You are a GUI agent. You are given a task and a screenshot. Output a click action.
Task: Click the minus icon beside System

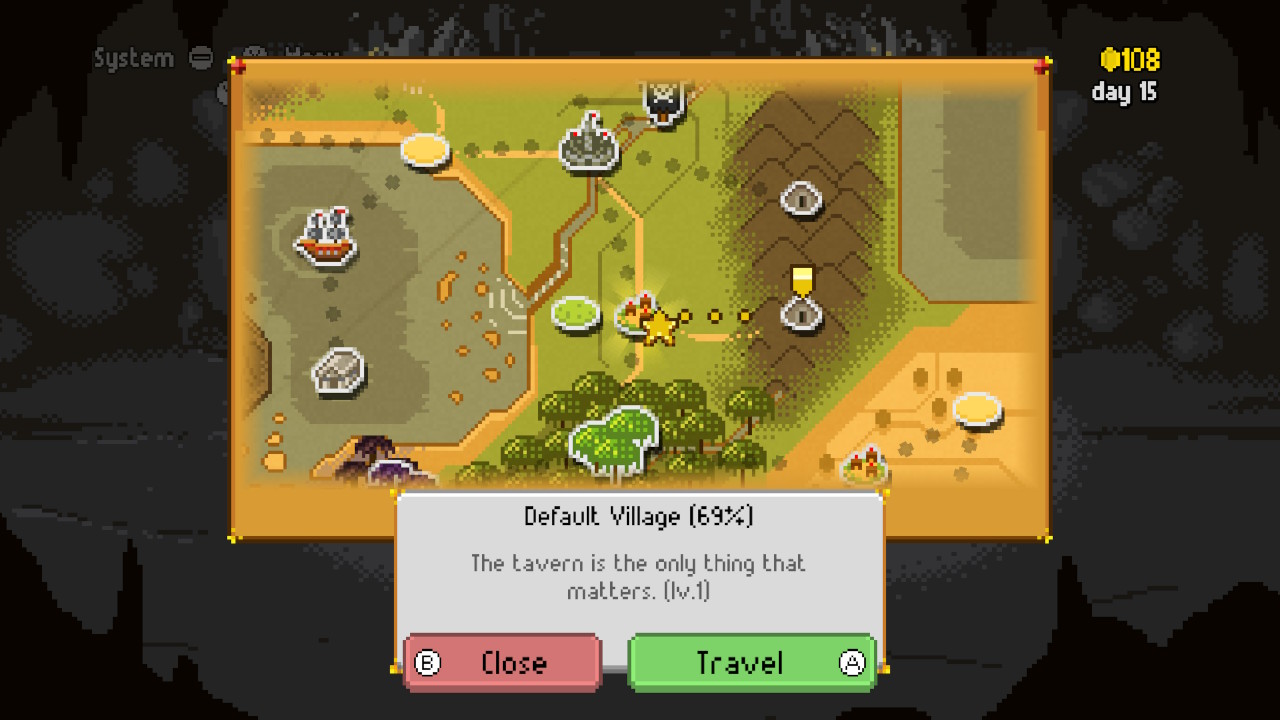pos(200,58)
